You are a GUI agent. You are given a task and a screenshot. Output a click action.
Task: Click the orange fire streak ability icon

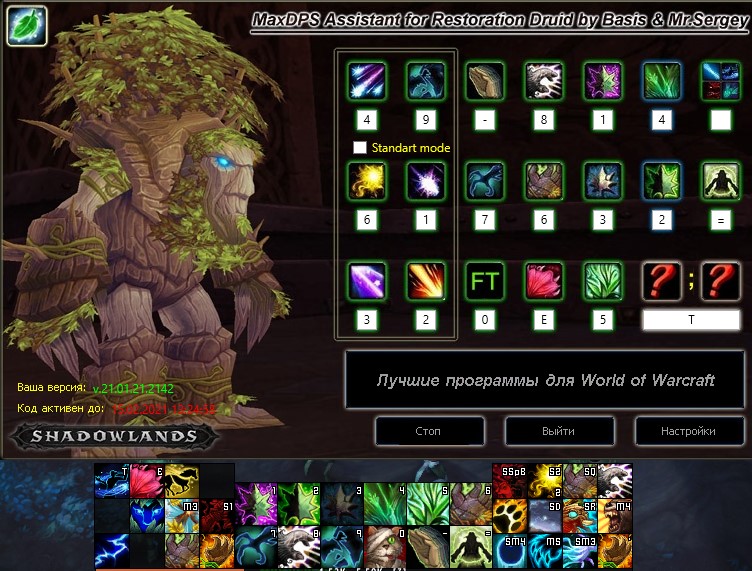pos(426,282)
